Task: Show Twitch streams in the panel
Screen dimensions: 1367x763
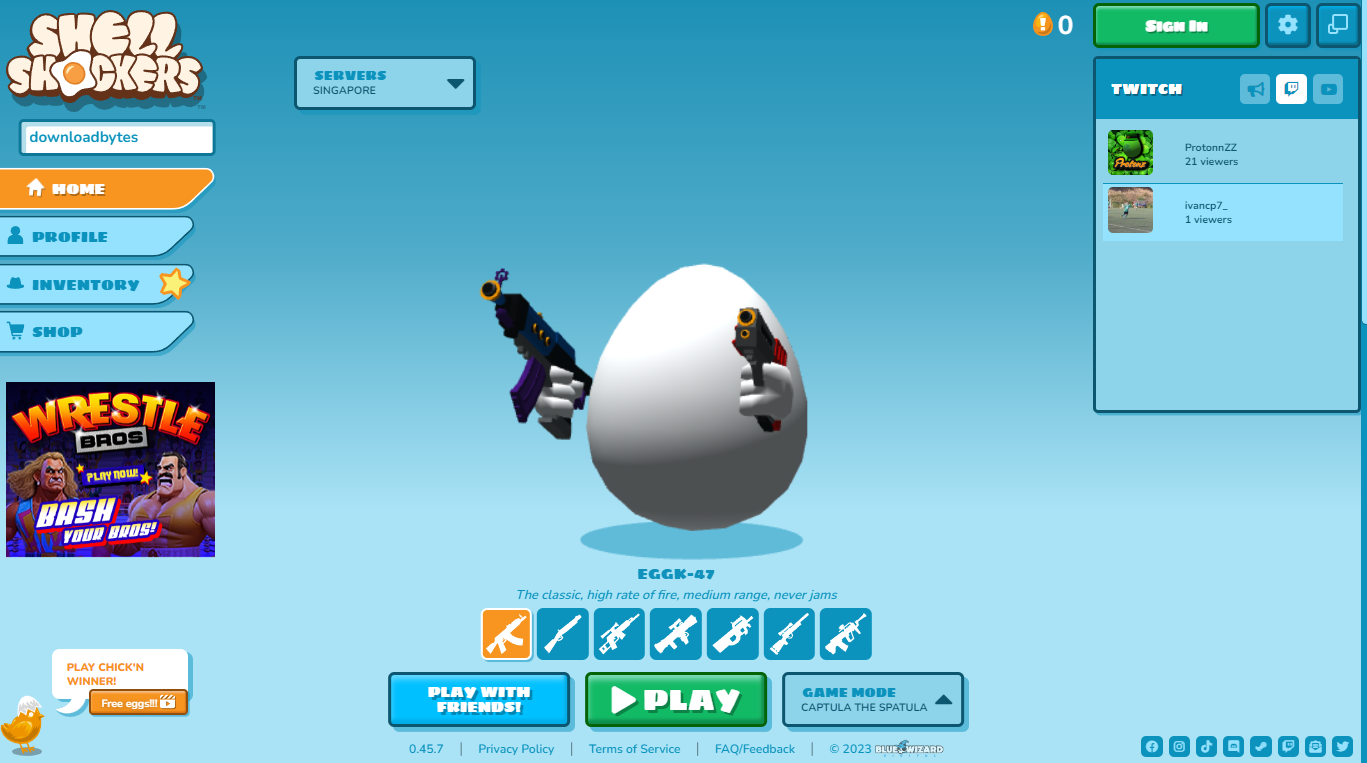Action: 1291,89
